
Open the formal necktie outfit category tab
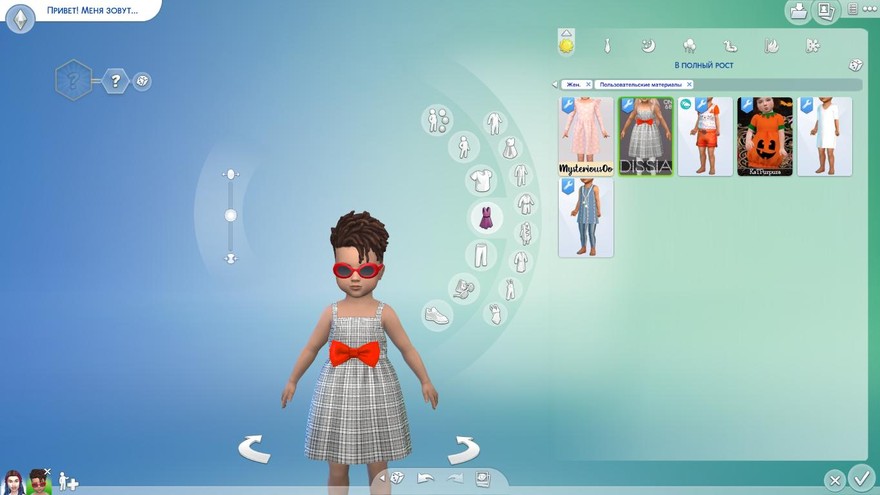(607, 46)
